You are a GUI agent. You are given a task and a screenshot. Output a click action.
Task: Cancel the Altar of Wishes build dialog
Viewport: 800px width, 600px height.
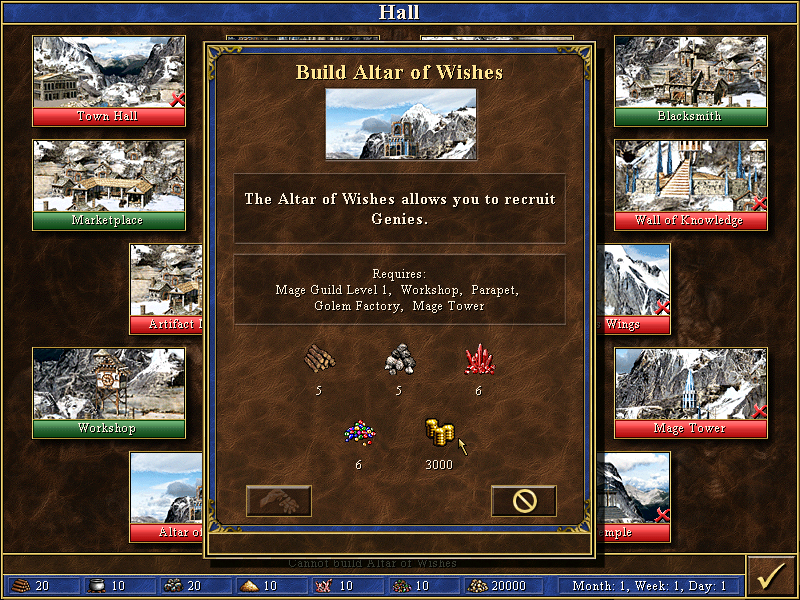[x=523, y=501]
